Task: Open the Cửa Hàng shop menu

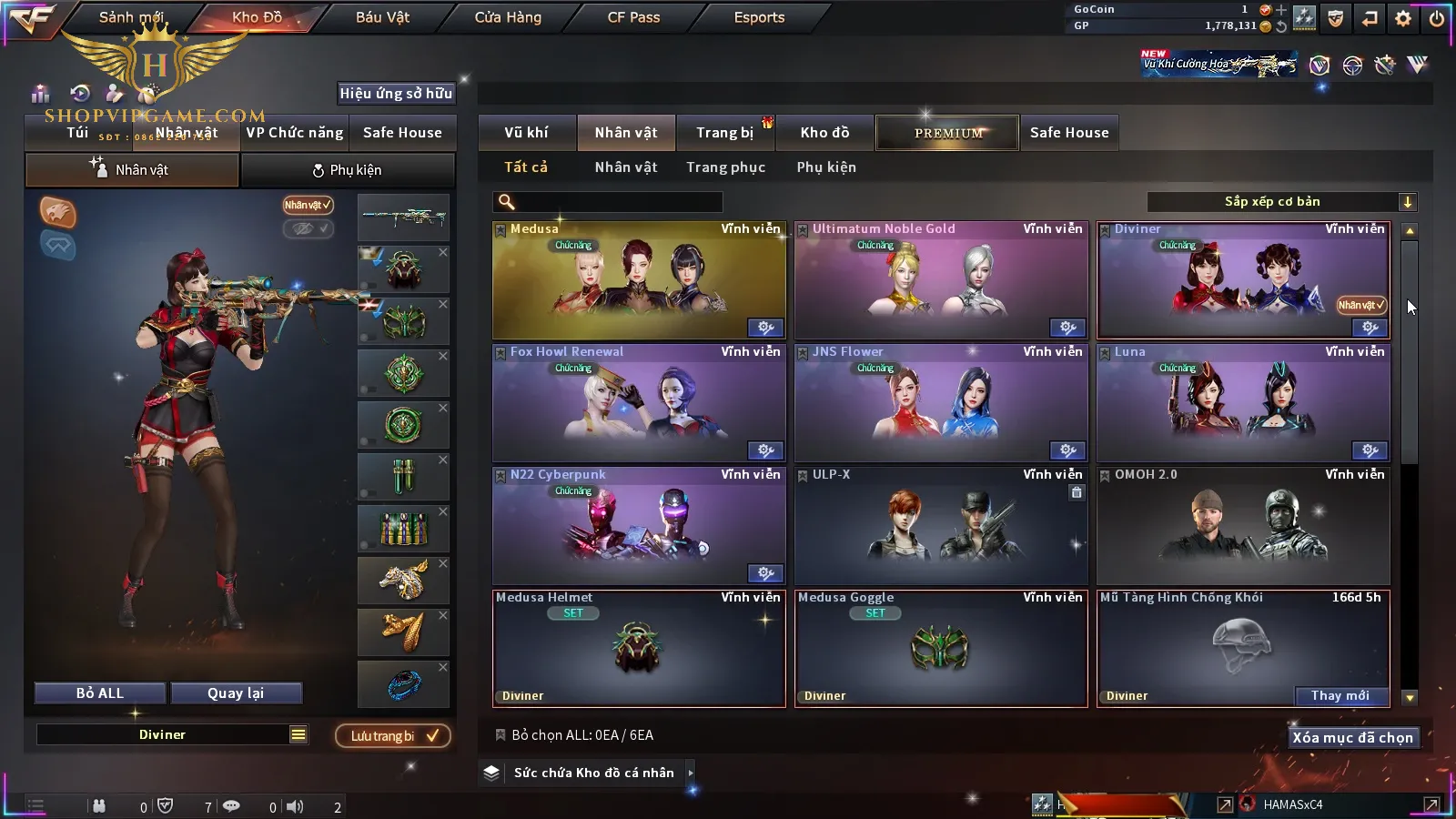Action: pos(508,17)
